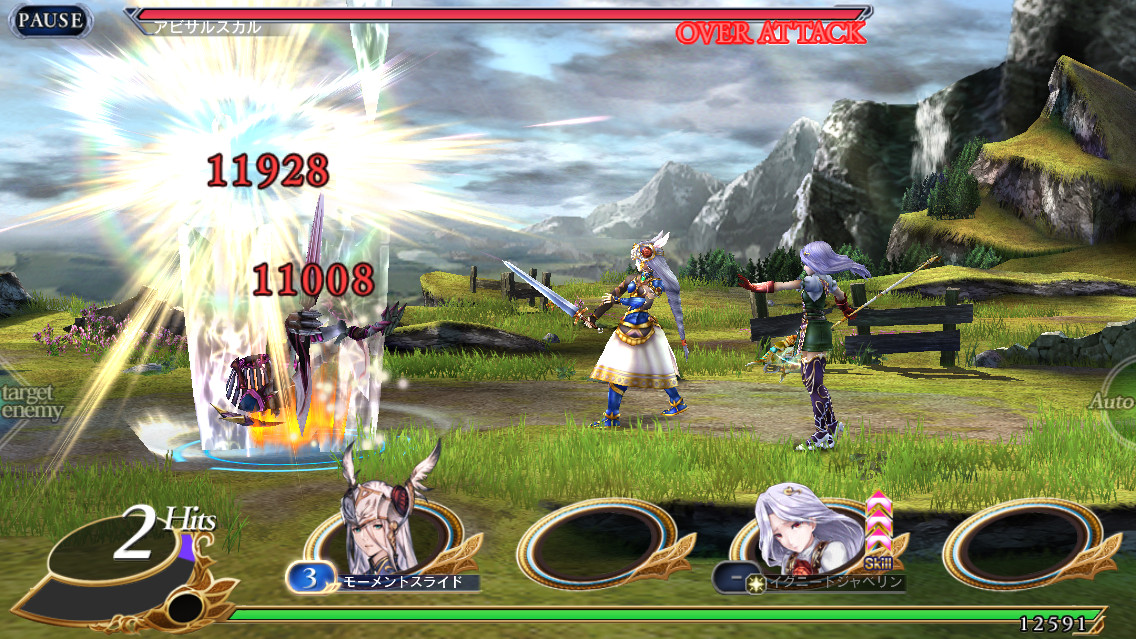1136x639 pixels.
Task: Pause the battle with the PAUSE button
Action: coord(50,20)
